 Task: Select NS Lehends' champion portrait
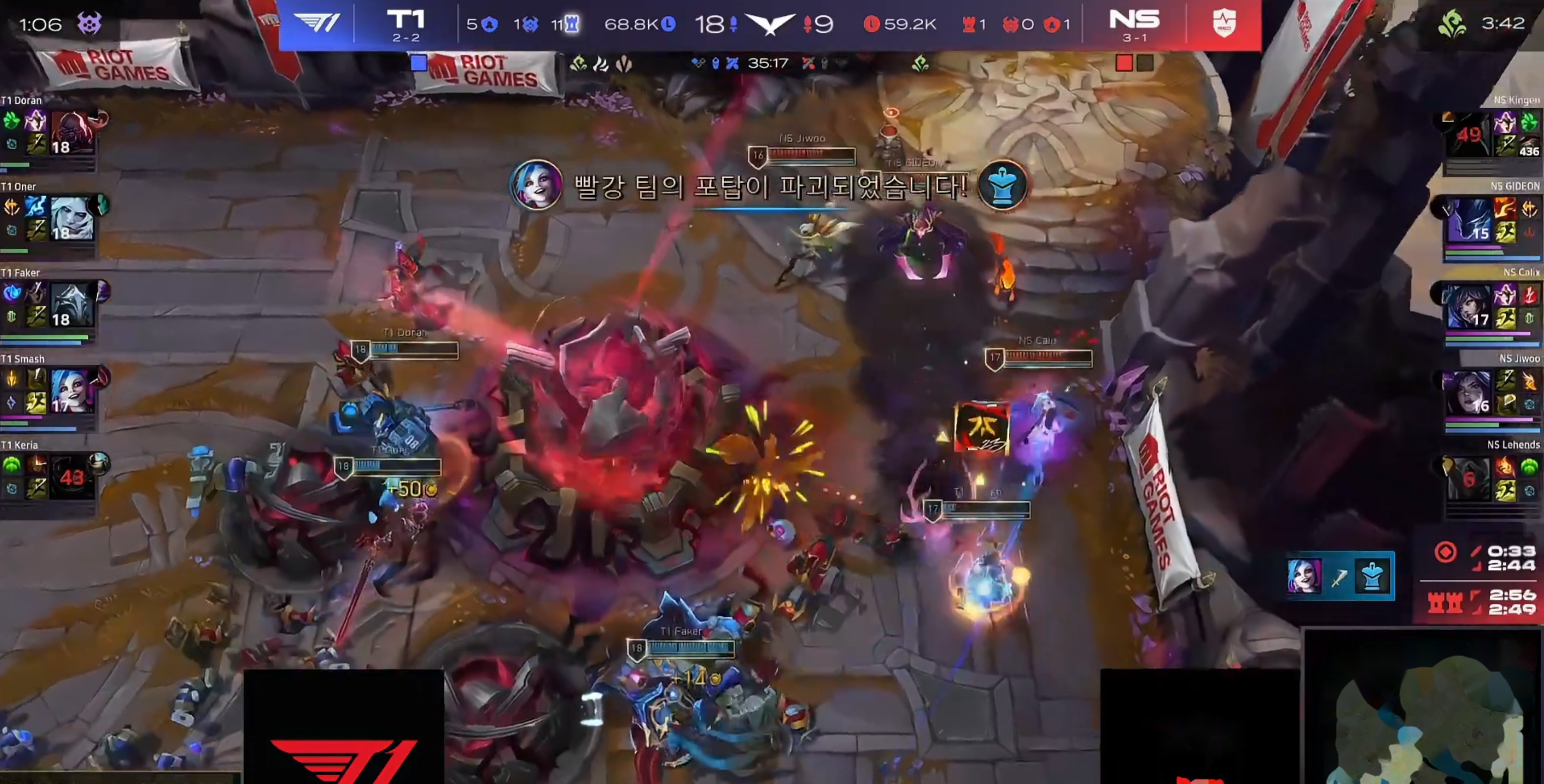click(1469, 478)
